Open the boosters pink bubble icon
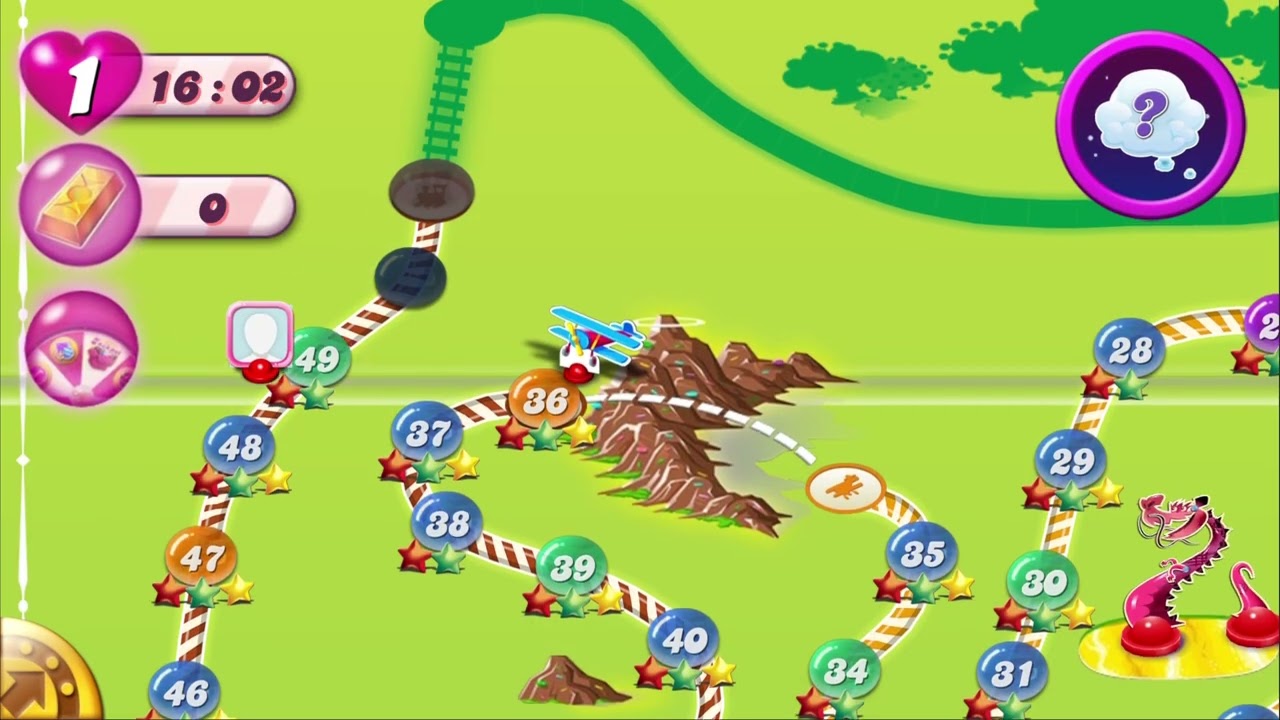 click(x=80, y=348)
